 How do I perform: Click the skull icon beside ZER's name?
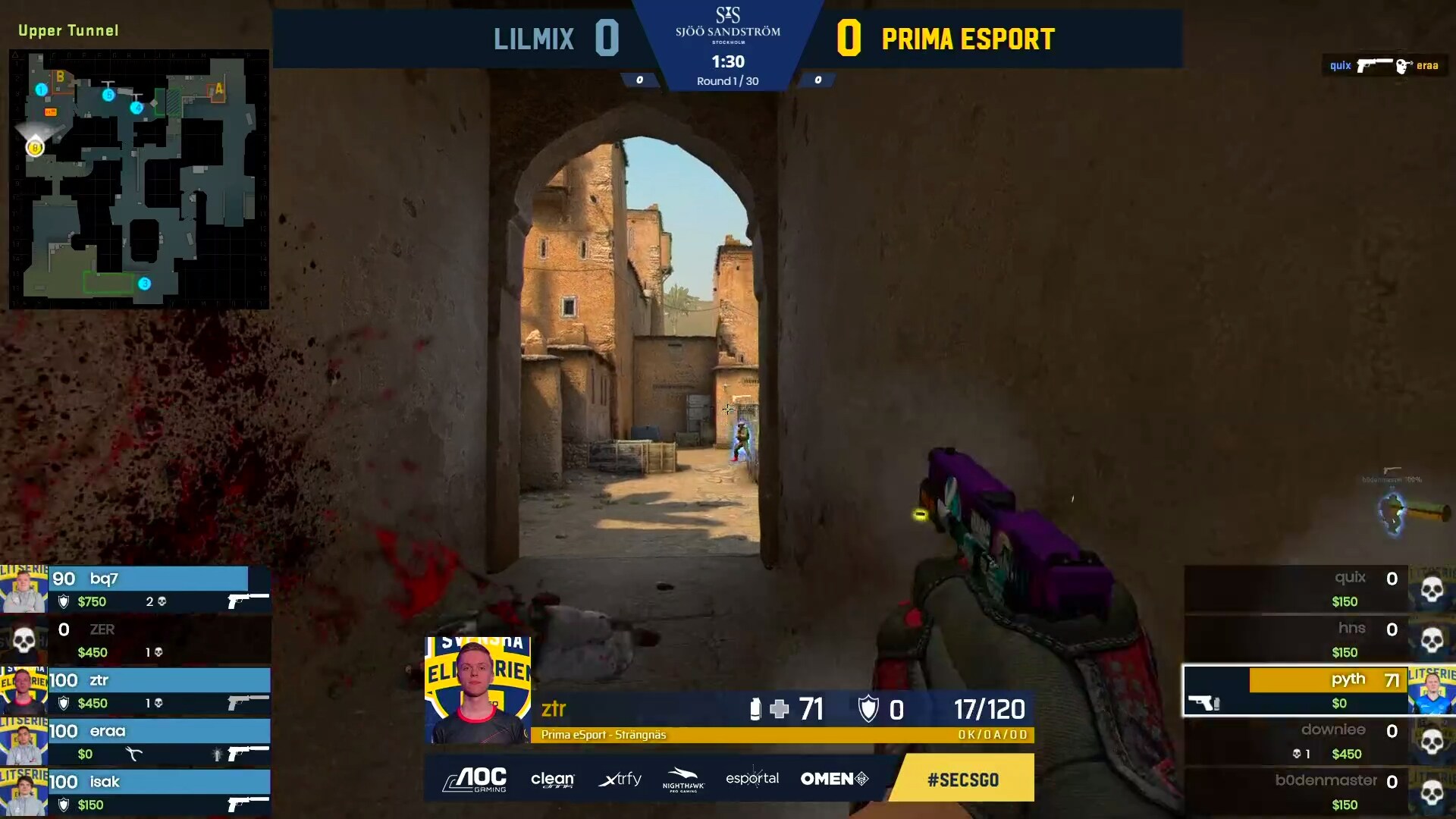(x=24, y=641)
